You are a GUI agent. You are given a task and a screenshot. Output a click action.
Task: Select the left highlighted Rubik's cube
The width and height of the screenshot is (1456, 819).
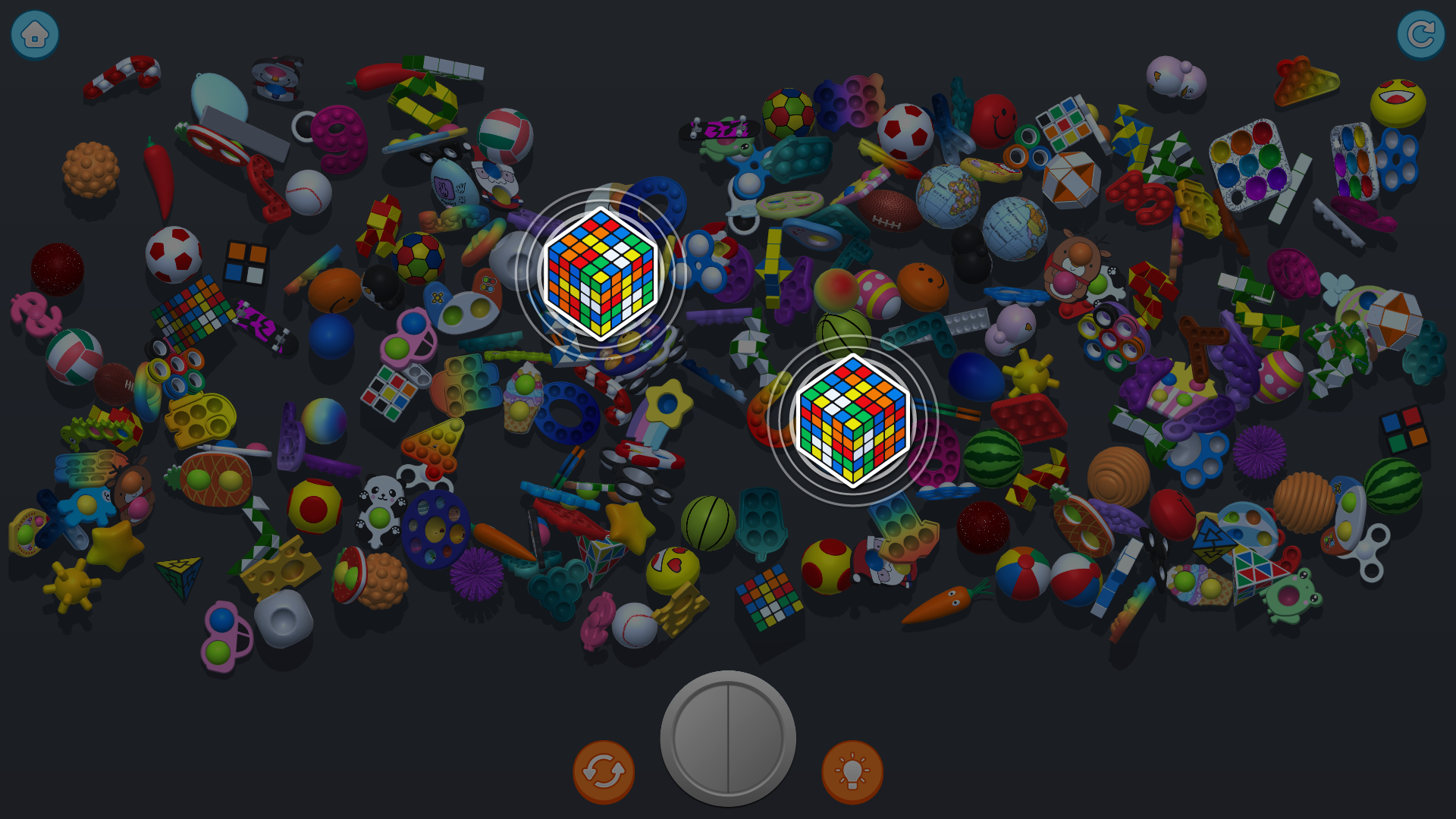click(601, 275)
